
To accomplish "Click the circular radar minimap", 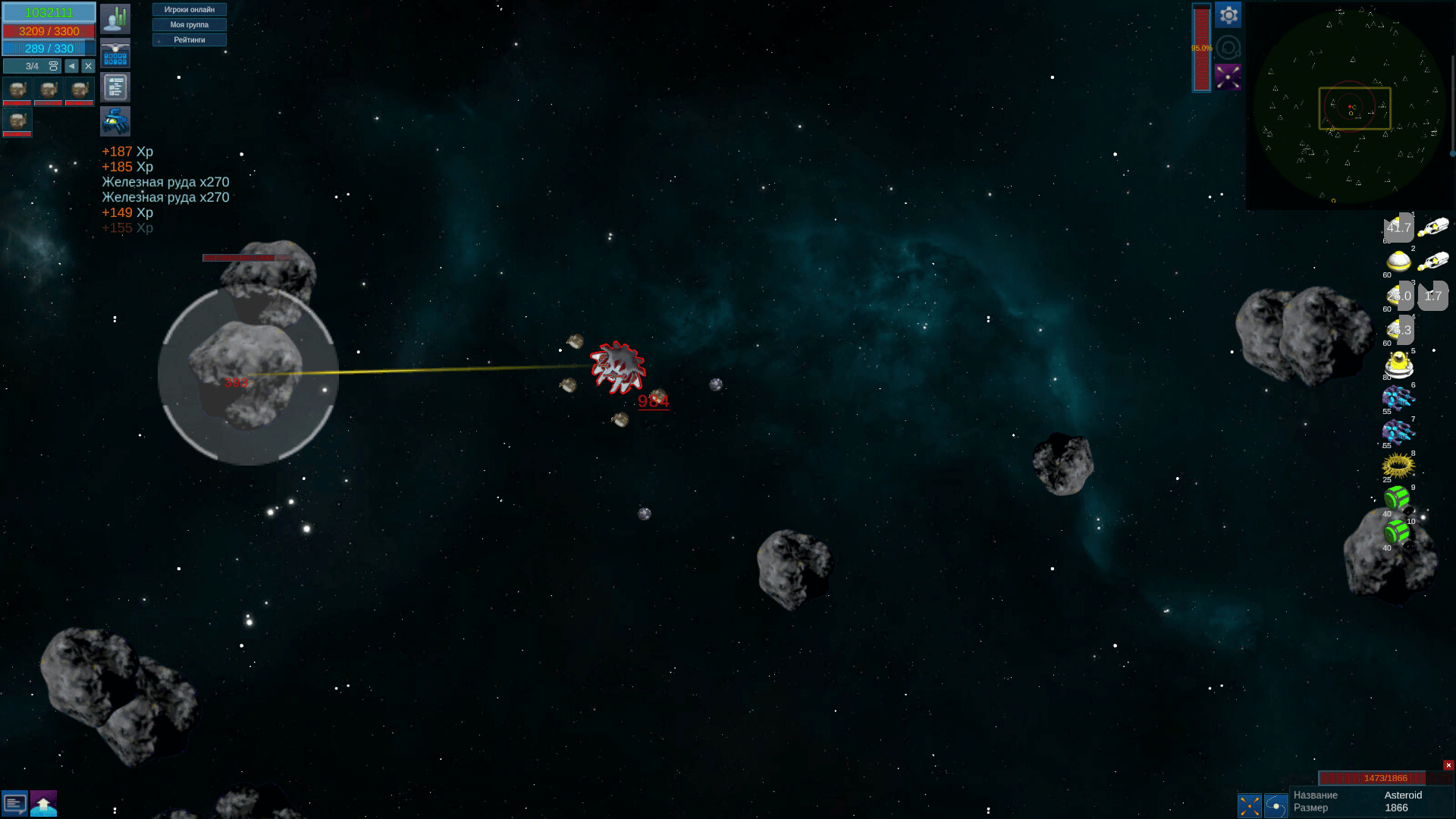I will [x=1350, y=106].
